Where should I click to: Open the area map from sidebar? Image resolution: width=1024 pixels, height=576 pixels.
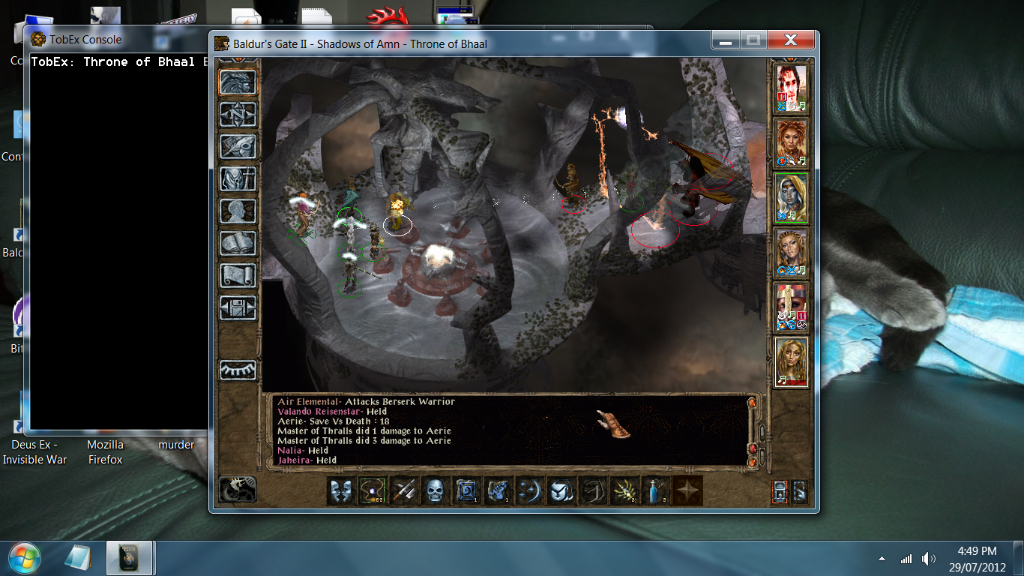coord(237,114)
